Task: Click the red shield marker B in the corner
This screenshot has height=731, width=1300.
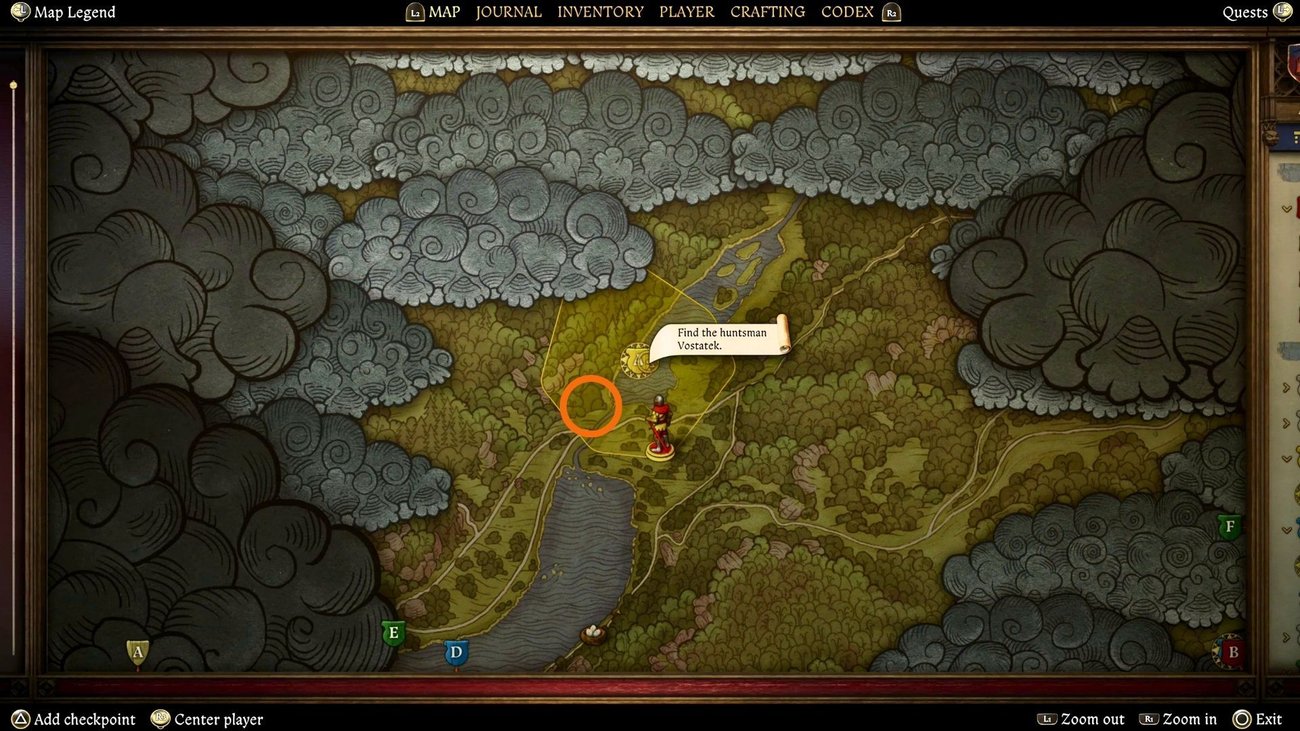Action: pyautogui.click(x=1232, y=651)
